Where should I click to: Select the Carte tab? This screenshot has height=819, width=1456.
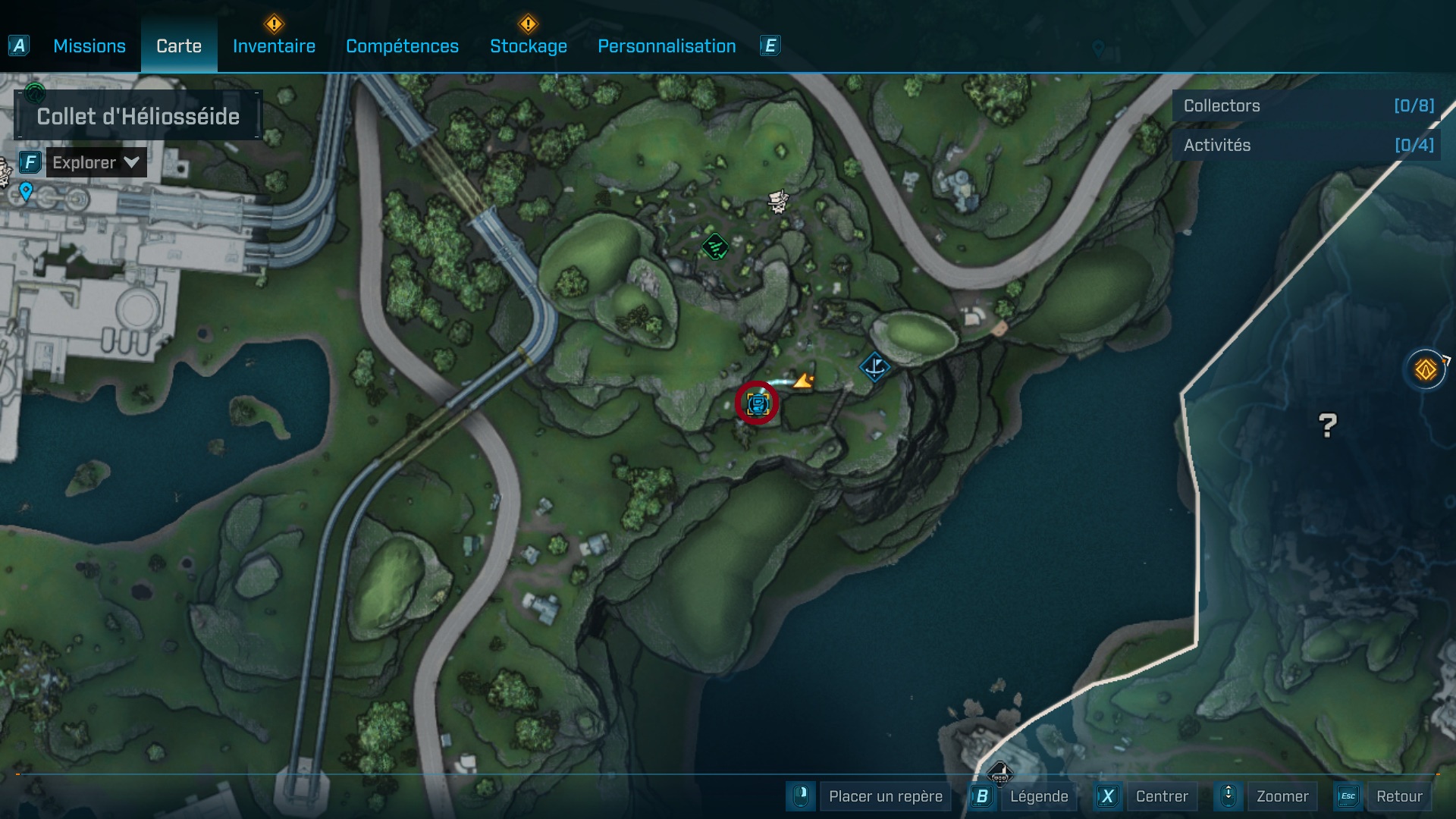point(179,46)
